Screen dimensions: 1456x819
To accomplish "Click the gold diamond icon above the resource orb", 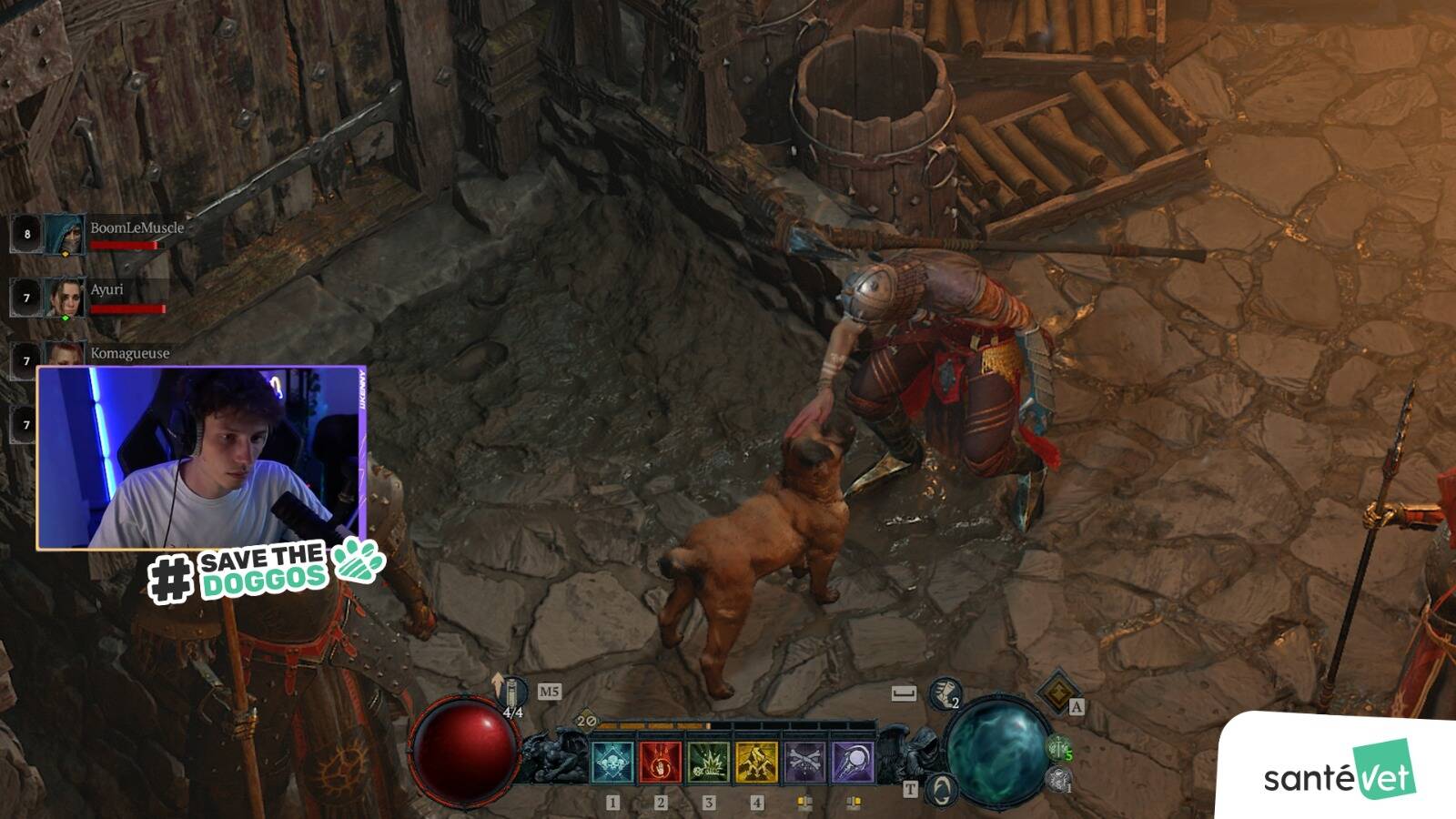I will [x=1057, y=693].
